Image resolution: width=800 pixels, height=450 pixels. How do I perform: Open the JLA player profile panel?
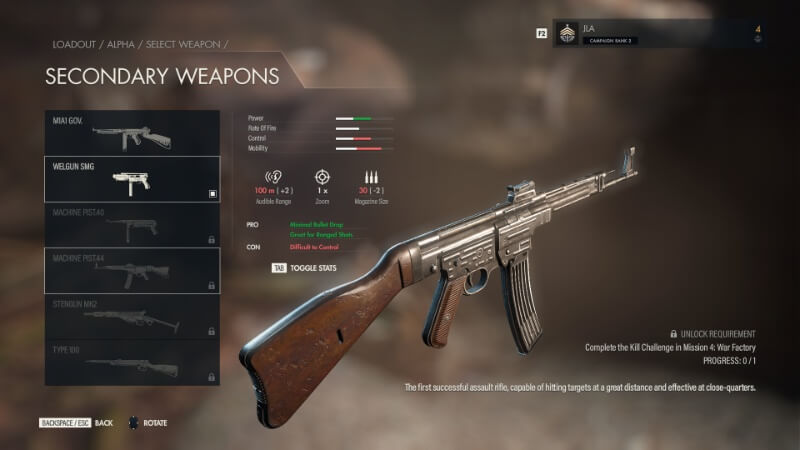click(658, 34)
